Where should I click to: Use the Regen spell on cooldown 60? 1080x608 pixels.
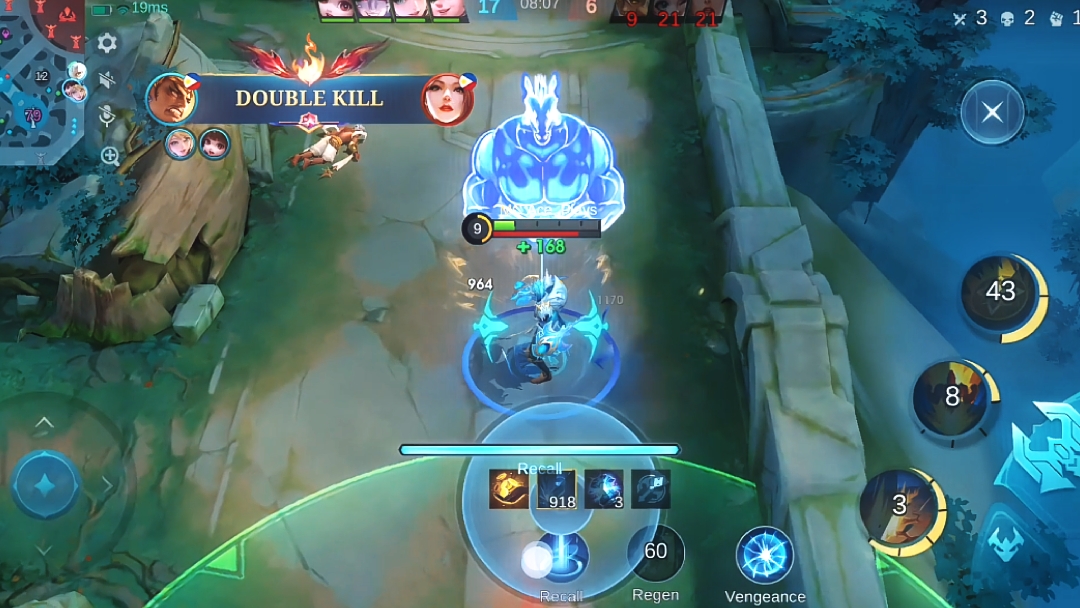[x=656, y=552]
